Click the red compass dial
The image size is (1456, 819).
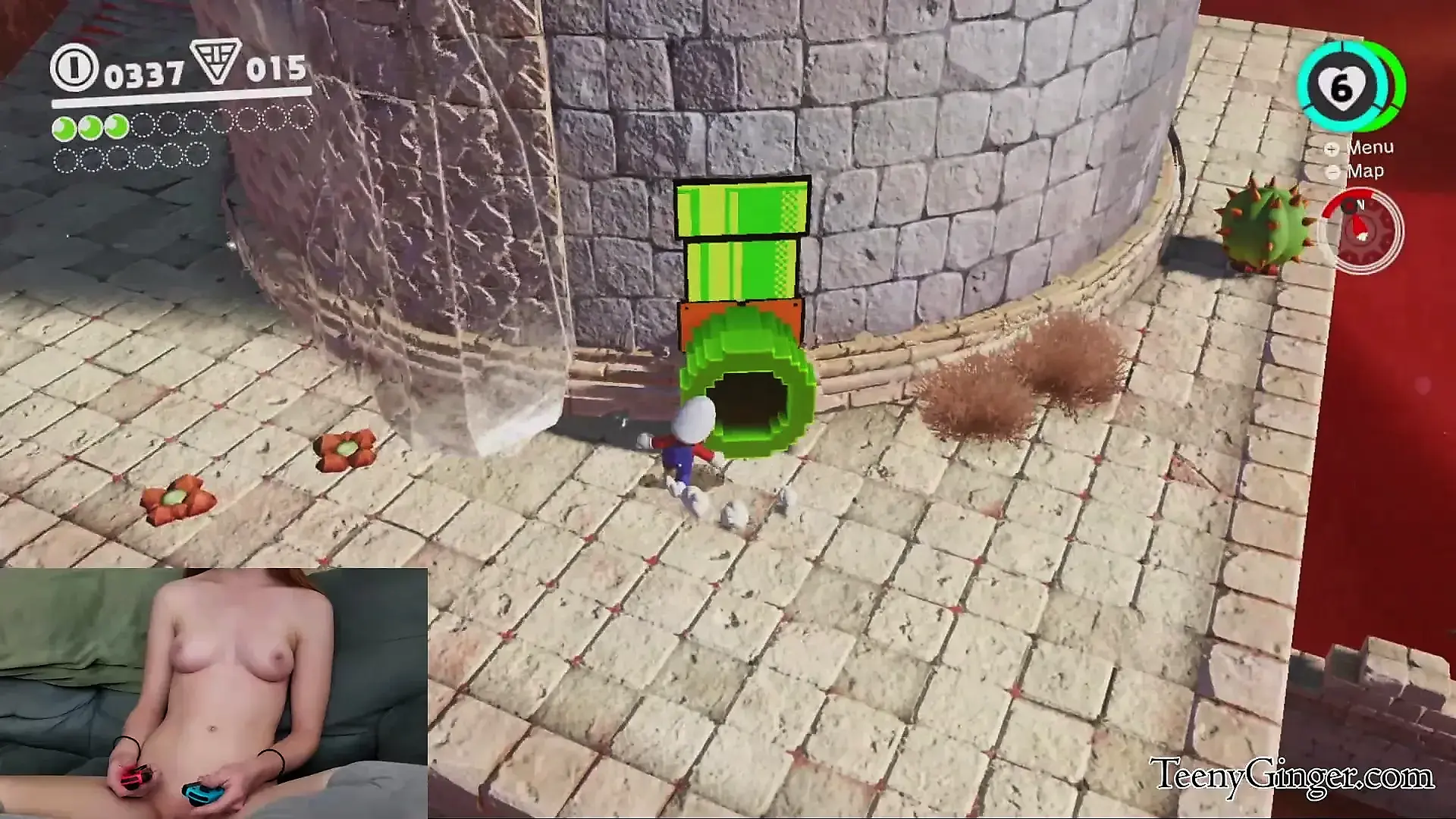point(1361,230)
